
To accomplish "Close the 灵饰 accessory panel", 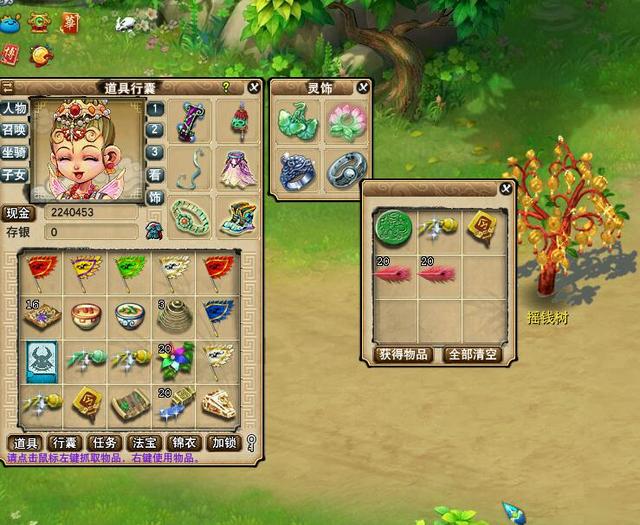I will pyautogui.click(x=363, y=88).
